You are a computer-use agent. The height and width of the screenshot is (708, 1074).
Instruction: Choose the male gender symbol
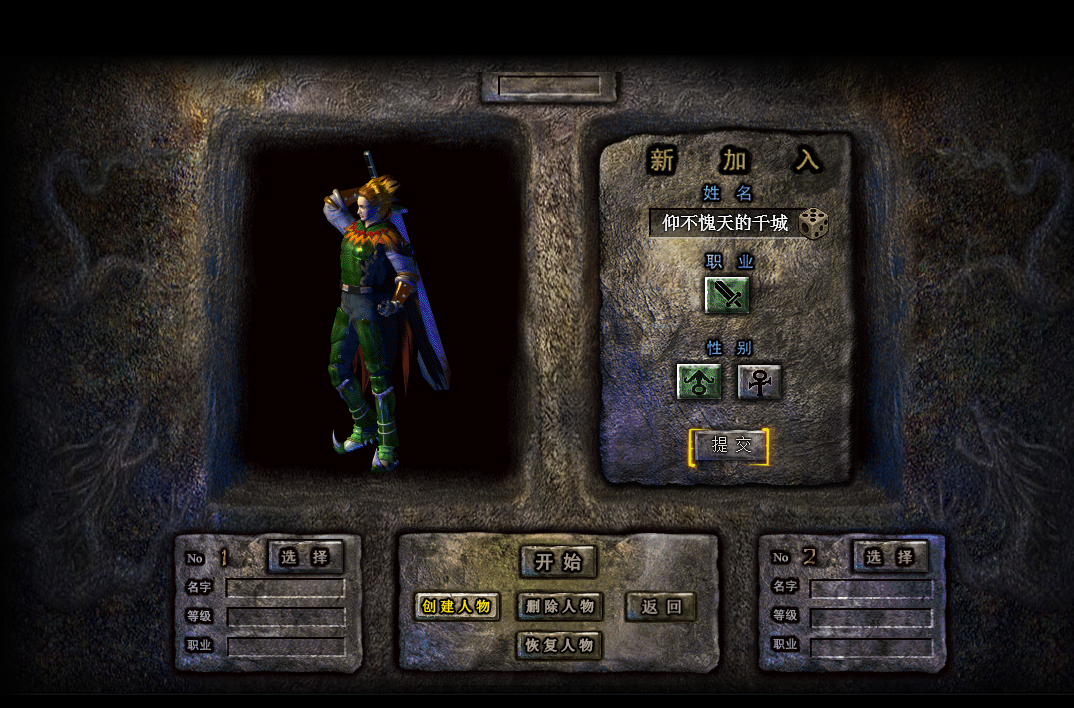click(698, 382)
